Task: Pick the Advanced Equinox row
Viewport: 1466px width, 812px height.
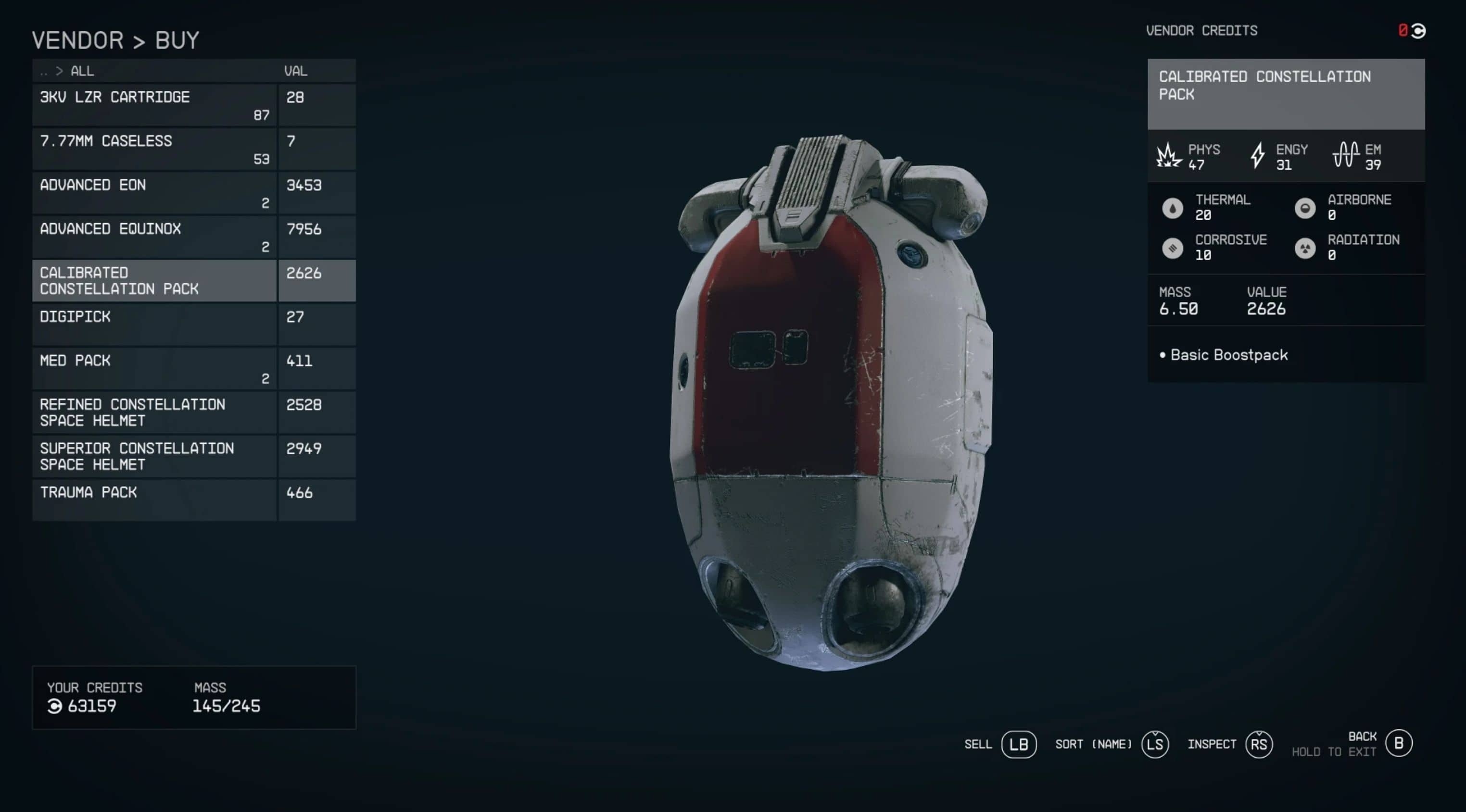Action: coord(154,237)
